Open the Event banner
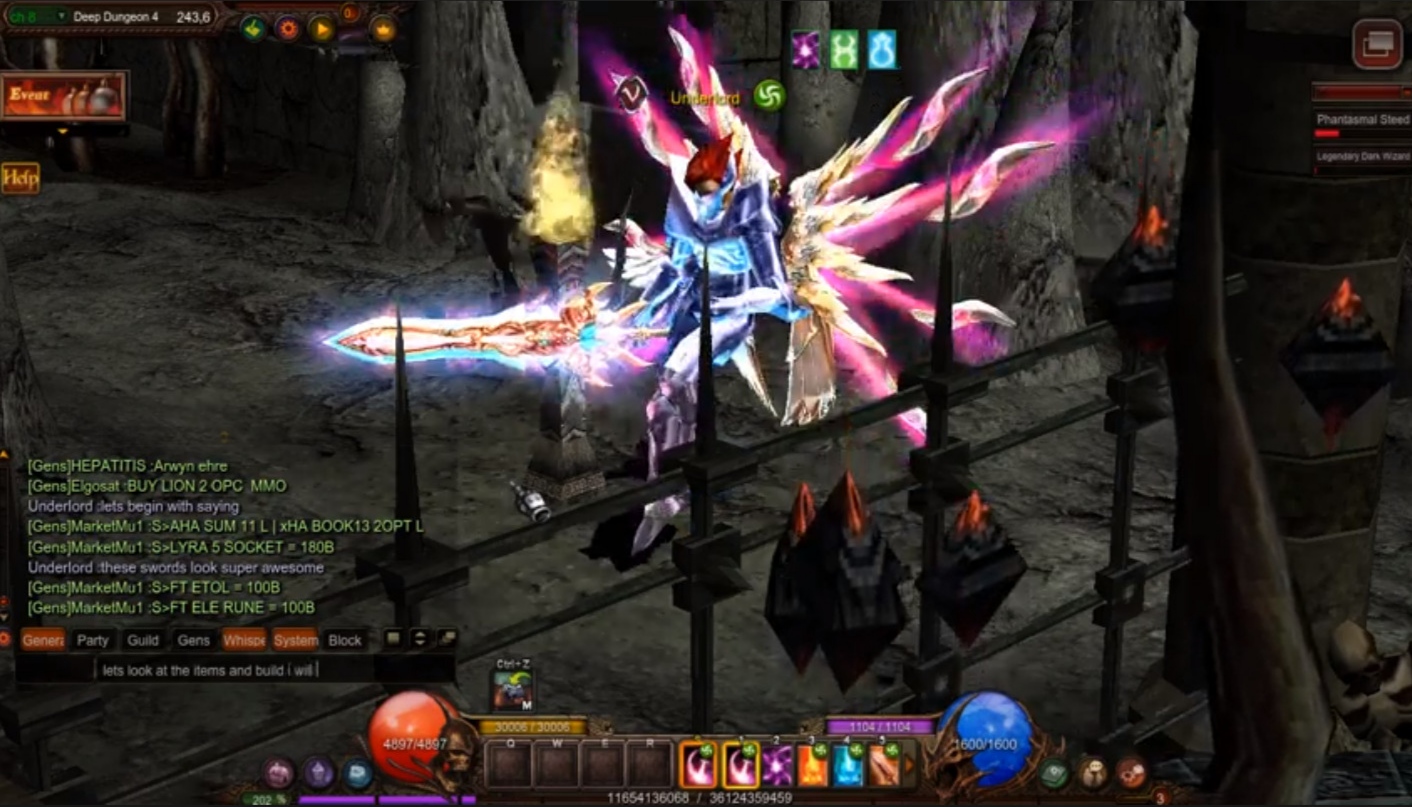The height and width of the screenshot is (807, 1412). (64, 96)
